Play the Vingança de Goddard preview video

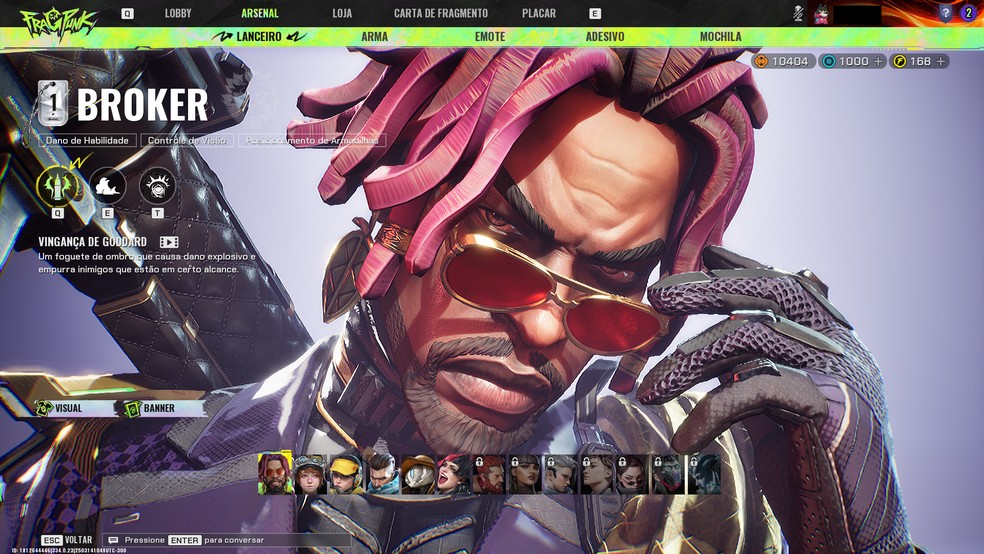169,242
